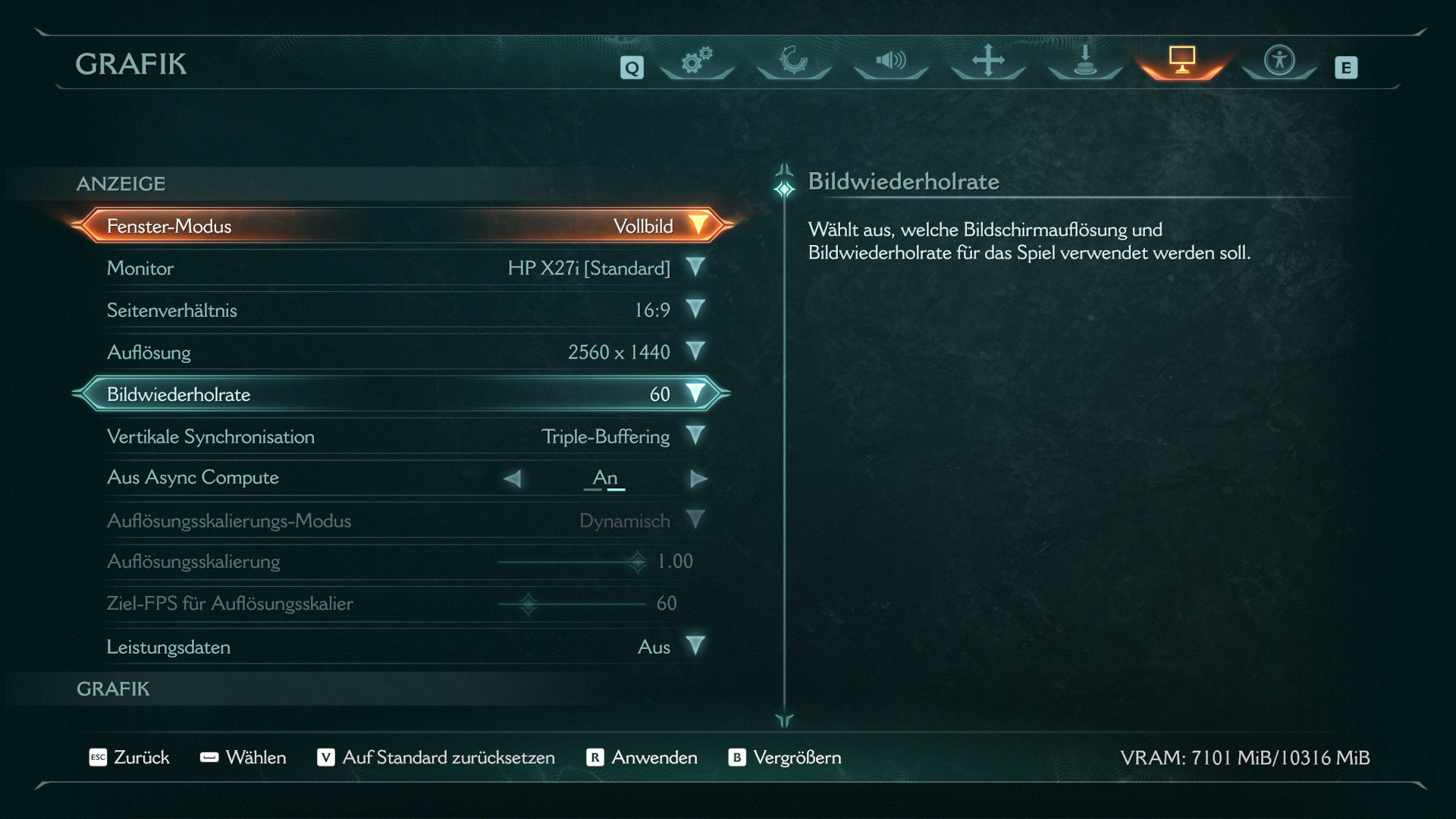Switch to the accessibility figure tab
This screenshot has height=819, width=1456.
coord(1279,61)
